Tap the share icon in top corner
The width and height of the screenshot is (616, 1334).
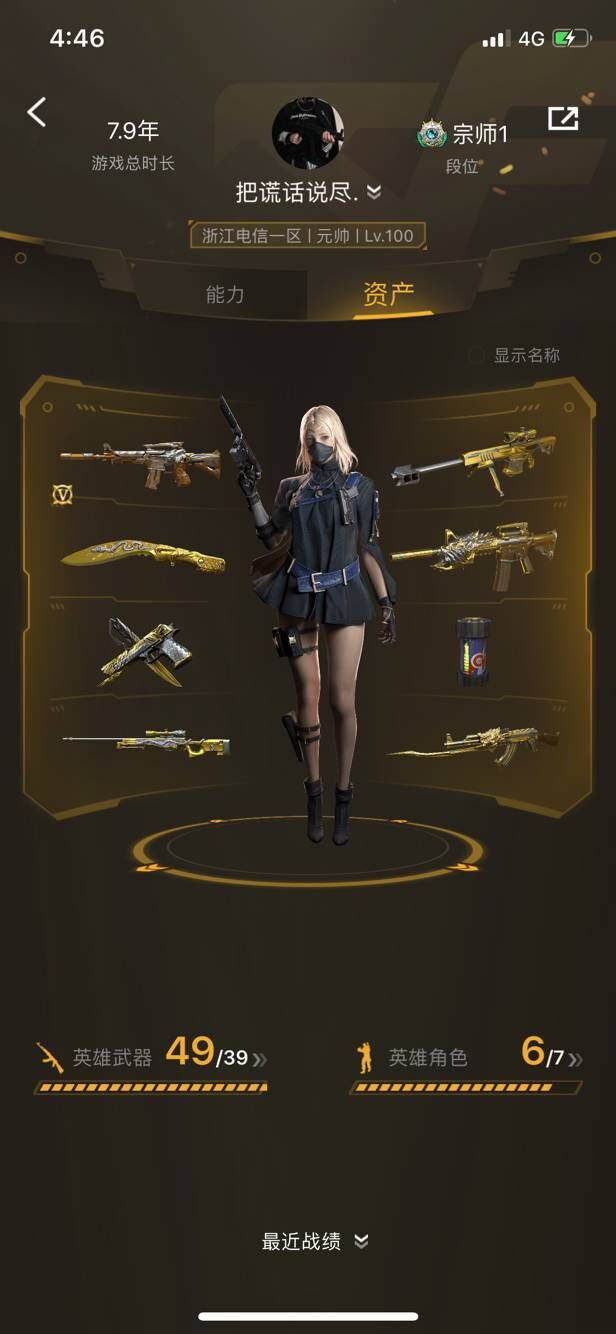tap(563, 118)
